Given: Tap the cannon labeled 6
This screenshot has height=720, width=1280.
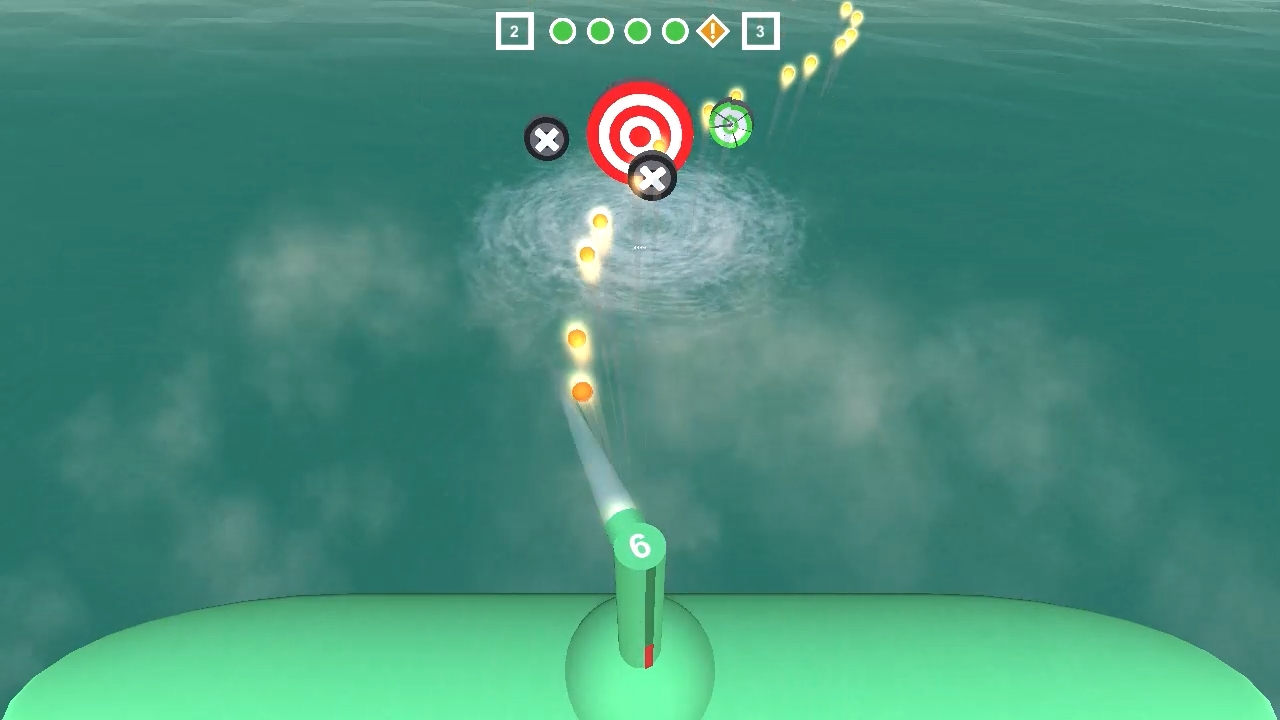Looking at the screenshot, I should [640, 580].
